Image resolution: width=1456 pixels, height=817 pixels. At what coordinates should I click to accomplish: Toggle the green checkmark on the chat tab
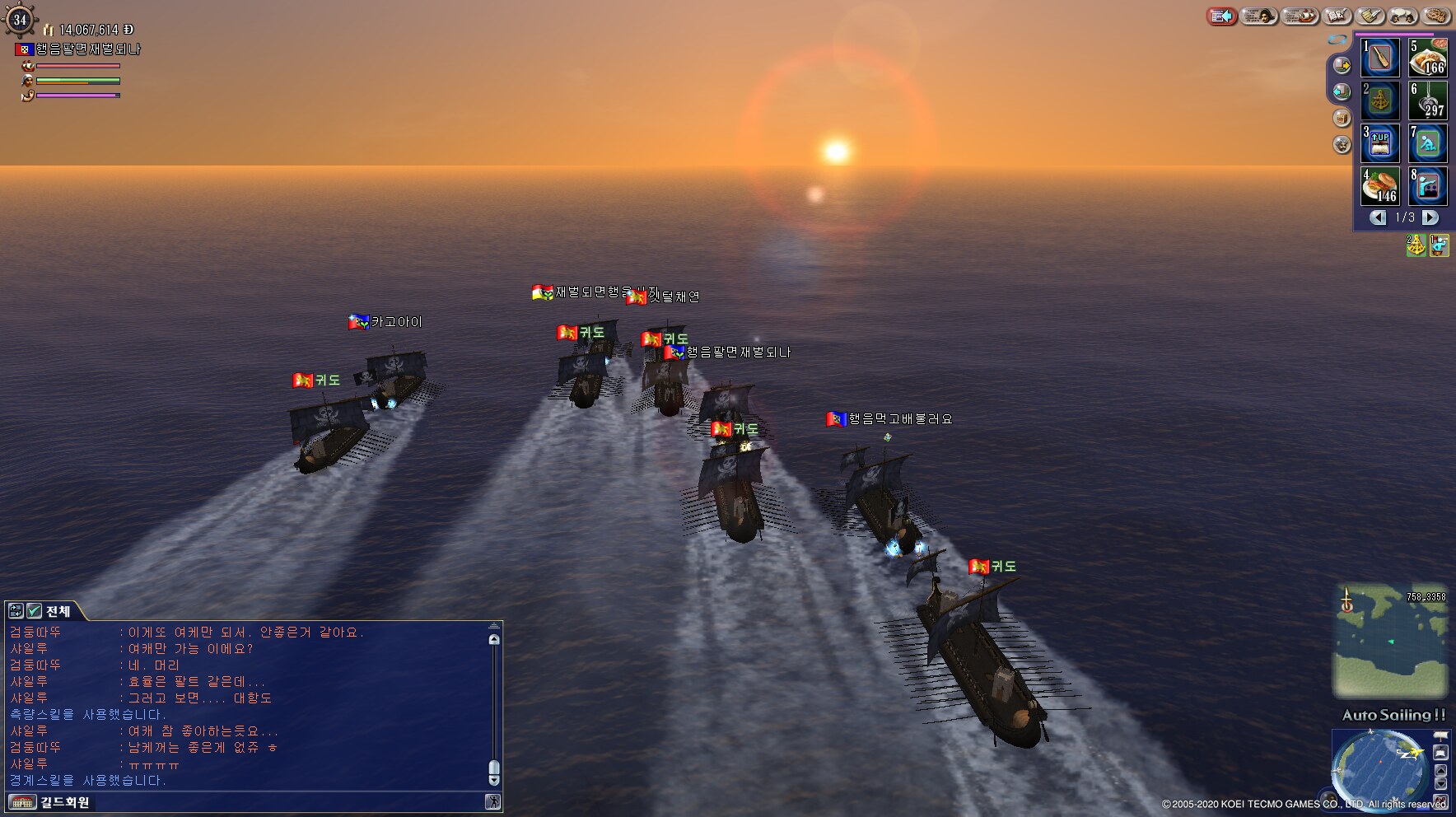tap(34, 610)
